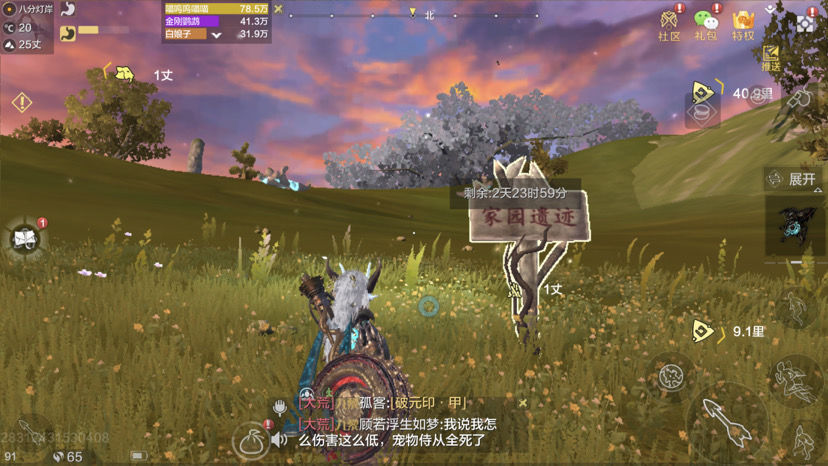This screenshot has height=466, width=828.
Task: Toggle the crouch figure button
Action: pos(803,442)
